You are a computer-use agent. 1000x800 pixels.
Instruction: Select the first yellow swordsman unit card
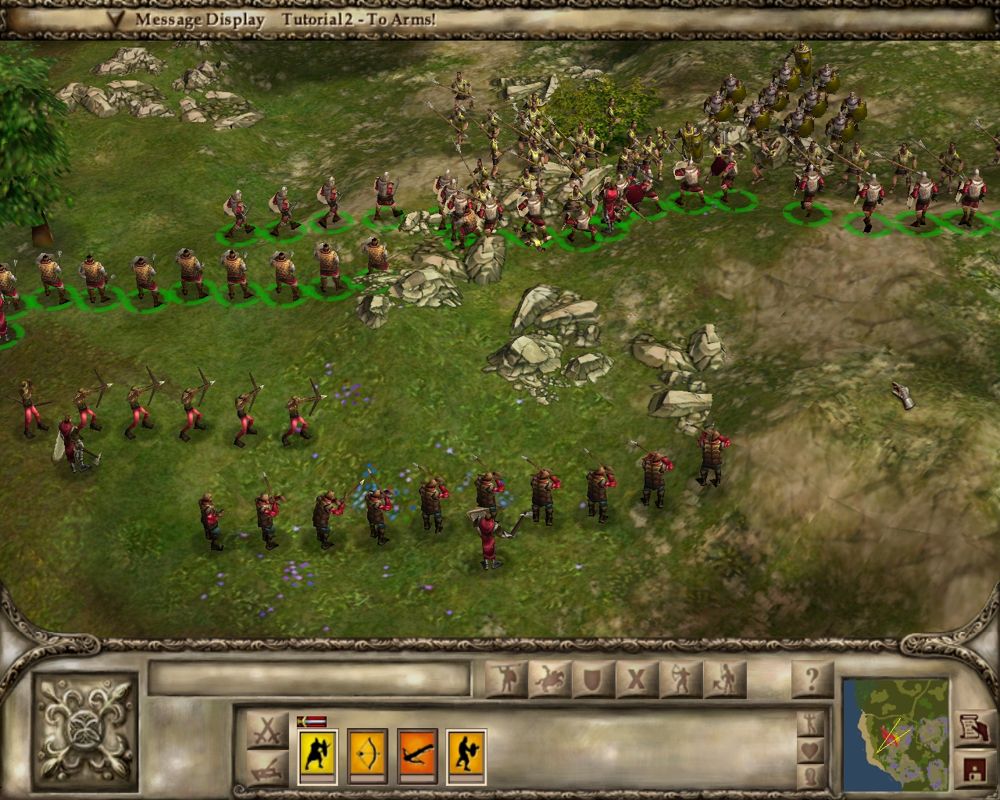(318, 756)
